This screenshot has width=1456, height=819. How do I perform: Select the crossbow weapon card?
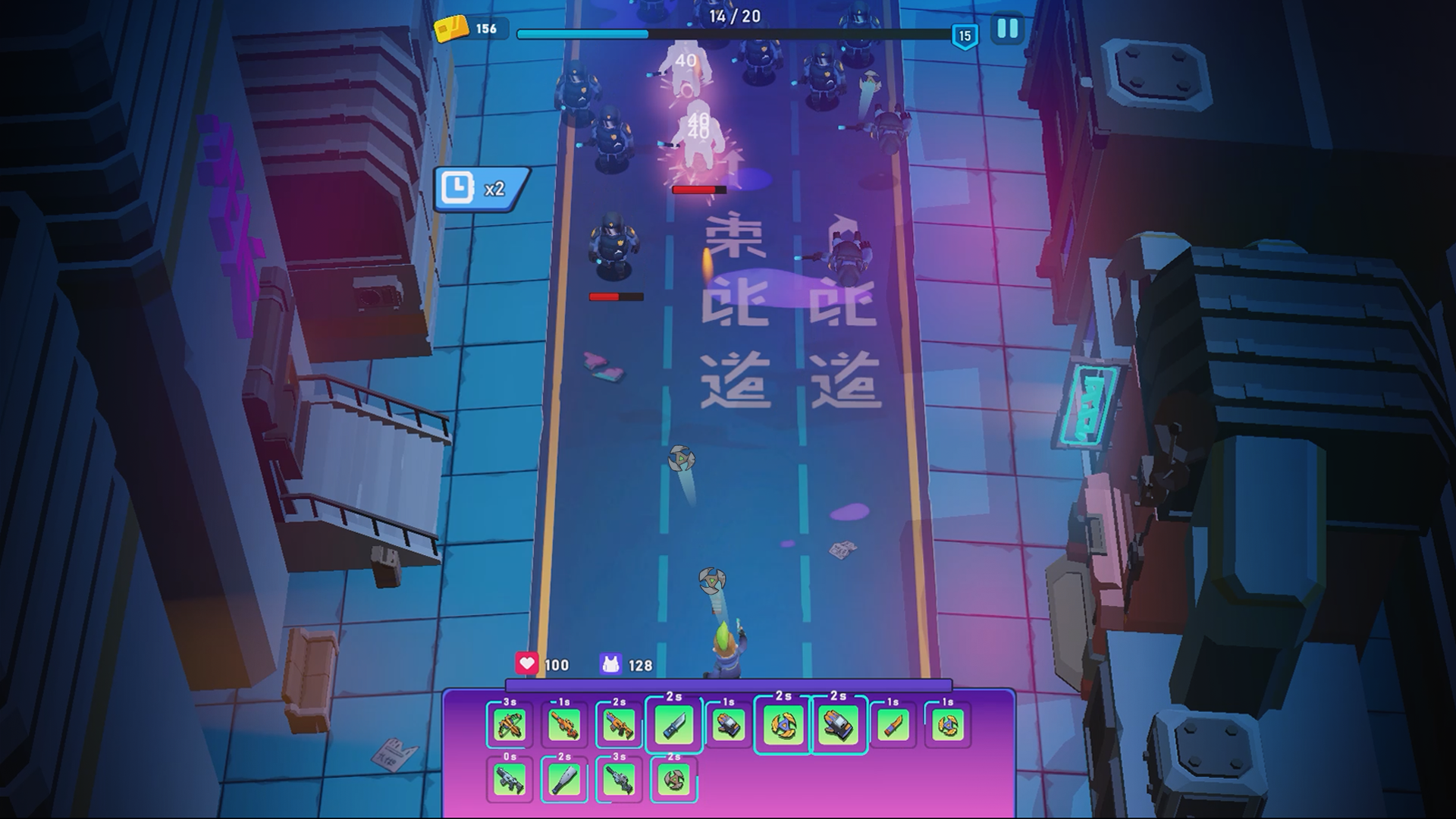tap(509, 725)
